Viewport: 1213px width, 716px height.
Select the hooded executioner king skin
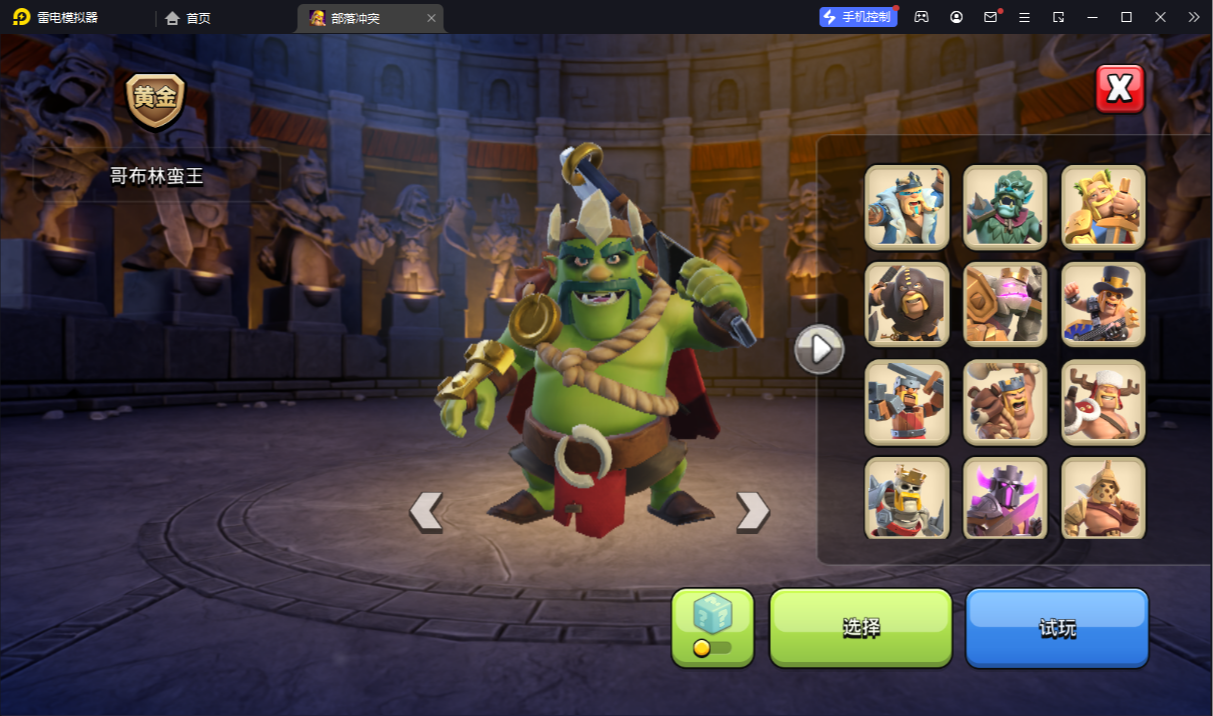907,304
